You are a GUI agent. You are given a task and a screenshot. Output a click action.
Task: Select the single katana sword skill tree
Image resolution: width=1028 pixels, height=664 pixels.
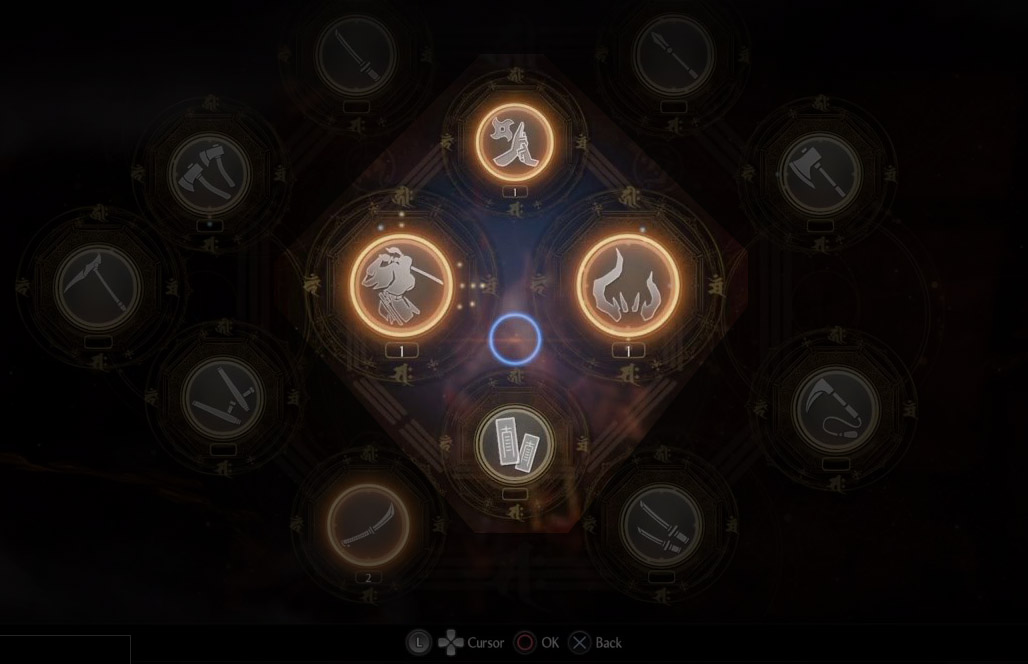click(356, 55)
